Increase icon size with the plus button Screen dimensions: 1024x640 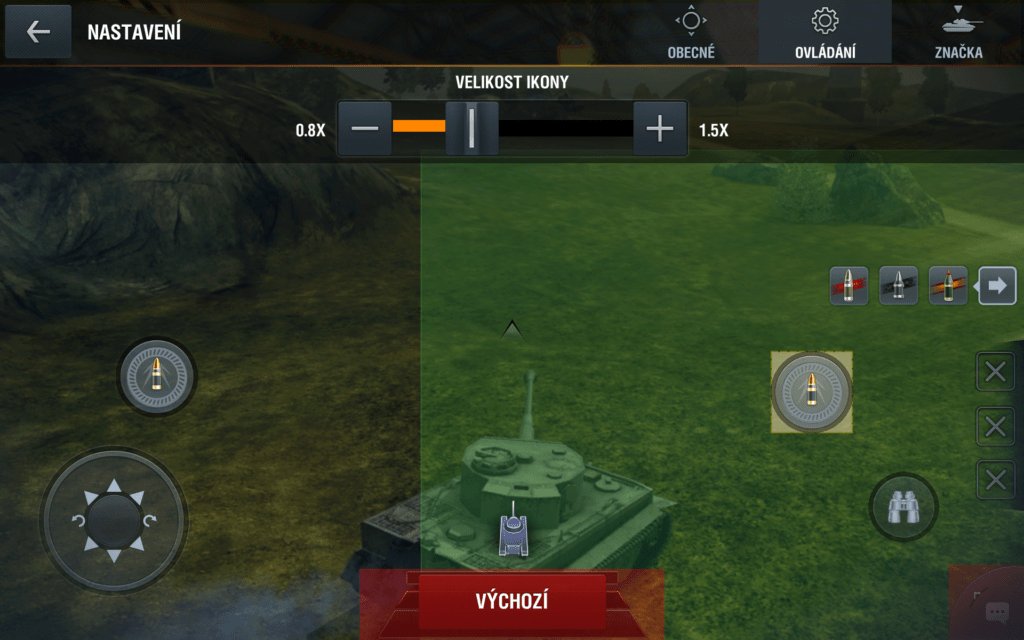[x=660, y=129]
